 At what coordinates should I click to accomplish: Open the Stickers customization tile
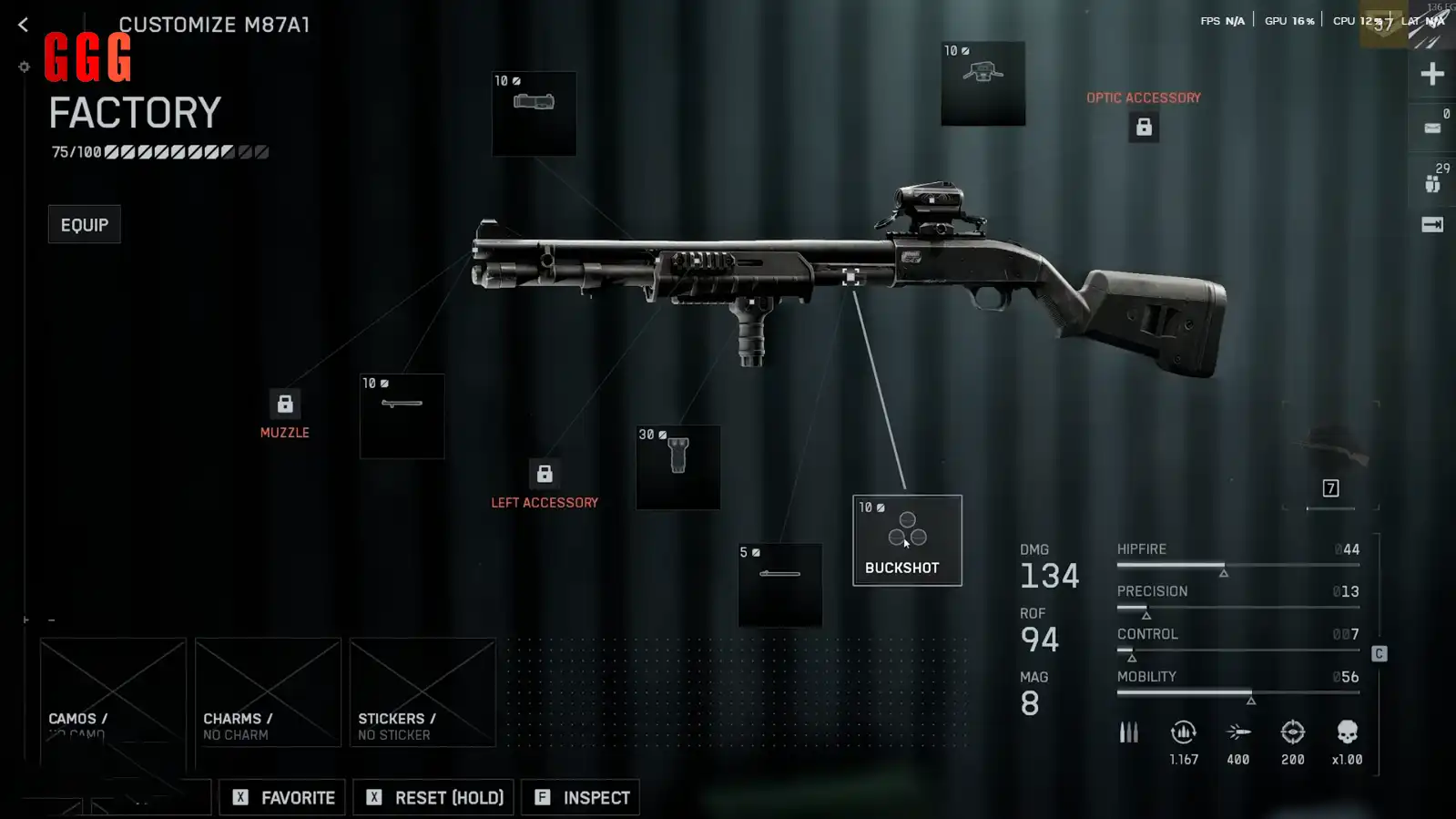(x=423, y=692)
